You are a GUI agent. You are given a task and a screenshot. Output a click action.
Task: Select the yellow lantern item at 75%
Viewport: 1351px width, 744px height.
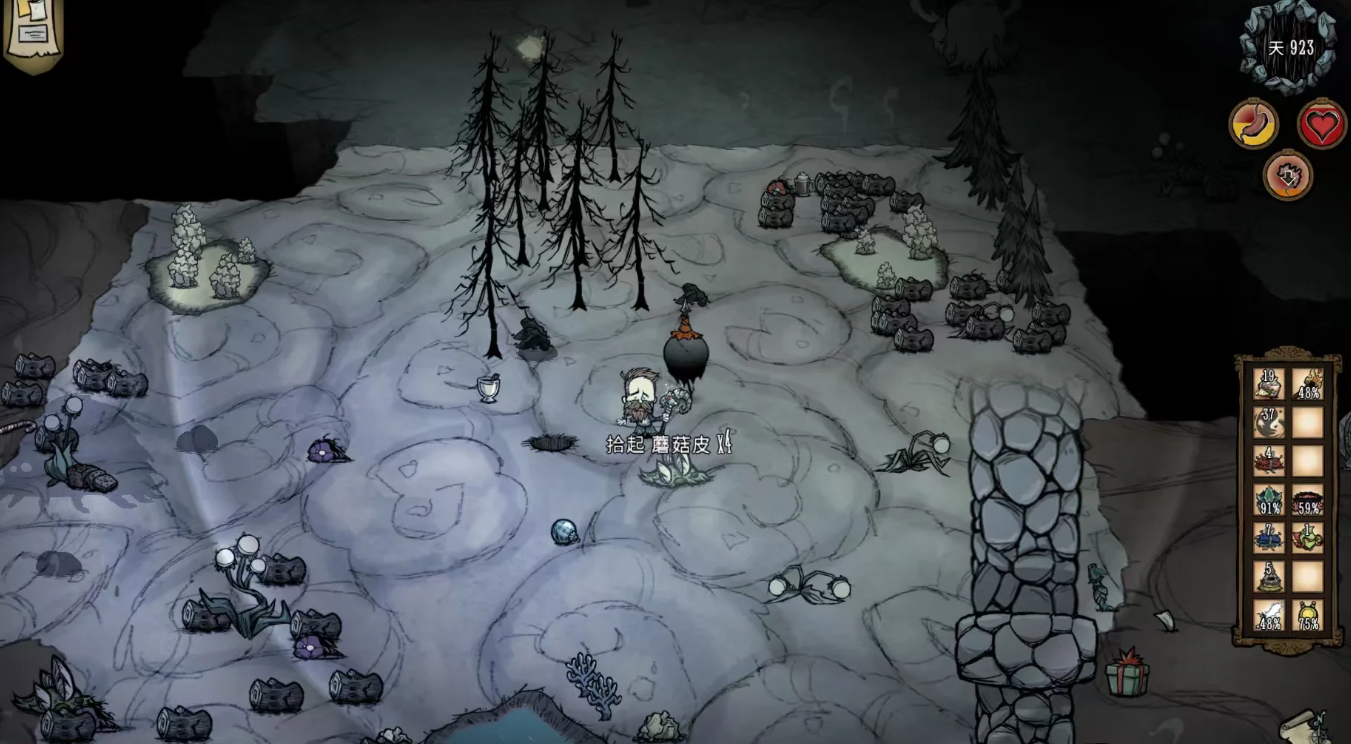1307,614
